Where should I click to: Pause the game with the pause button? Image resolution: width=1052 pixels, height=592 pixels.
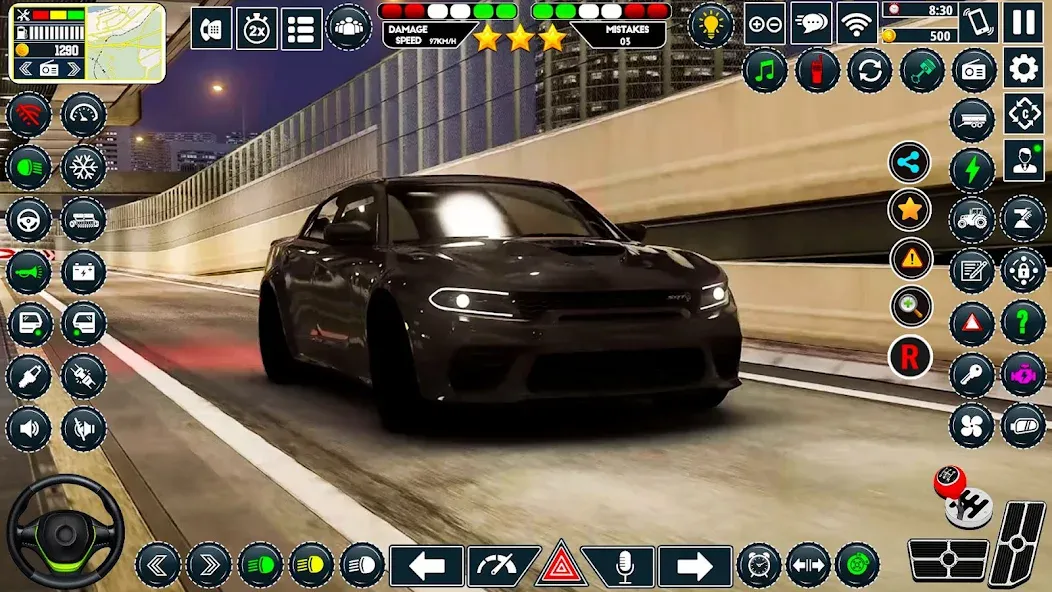click(1024, 21)
